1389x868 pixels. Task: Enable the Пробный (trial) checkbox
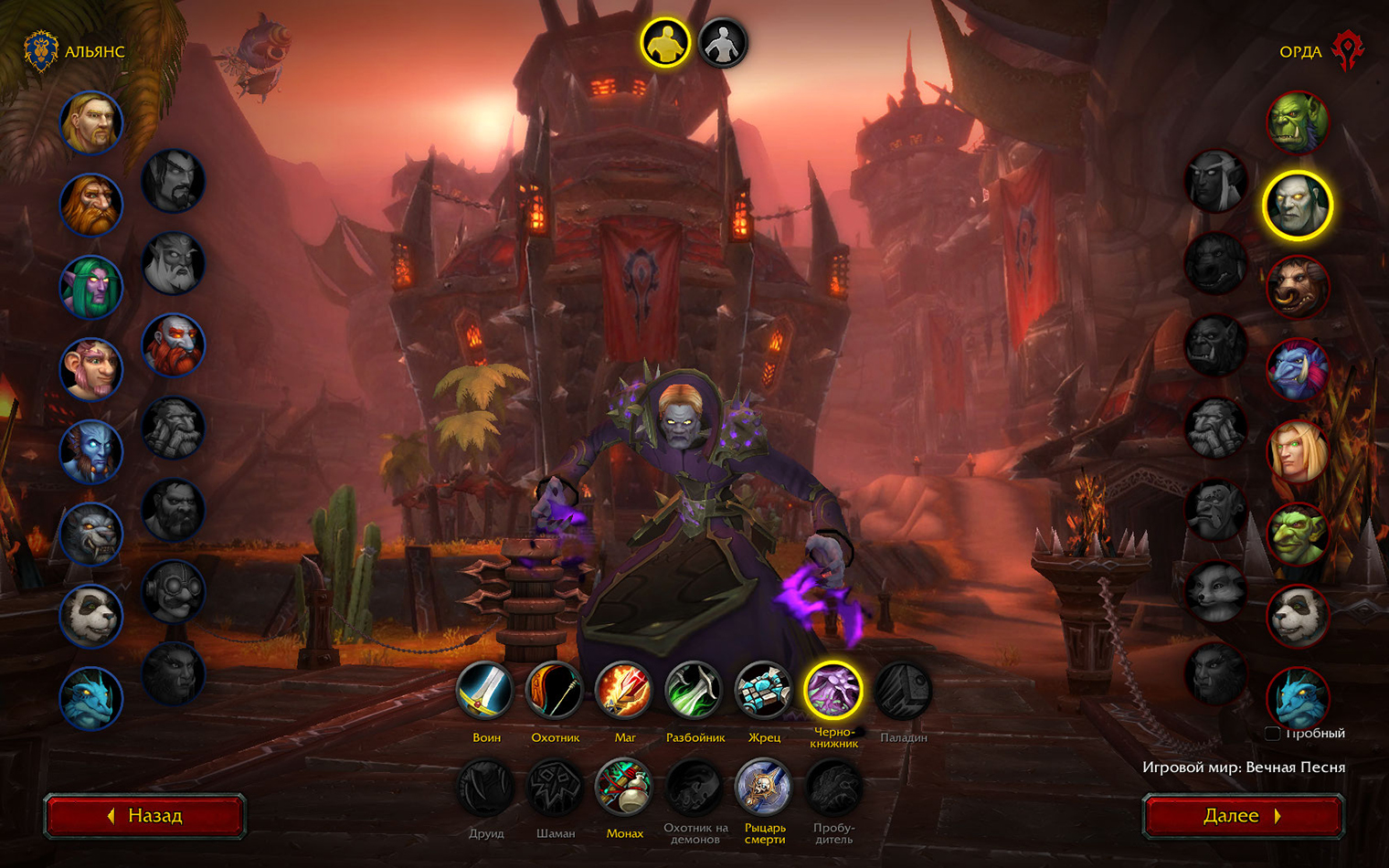[1274, 733]
